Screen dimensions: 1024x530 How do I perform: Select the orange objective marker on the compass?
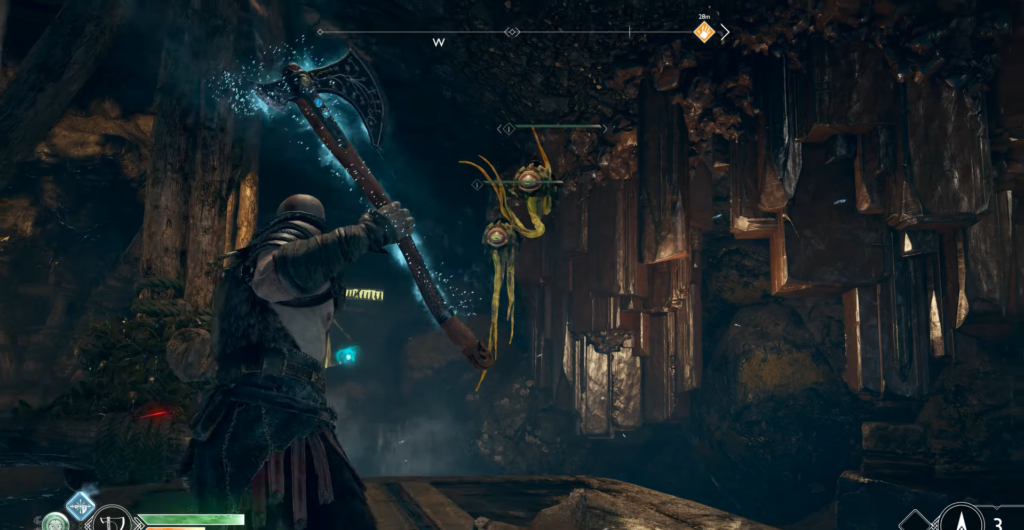(704, 33)
